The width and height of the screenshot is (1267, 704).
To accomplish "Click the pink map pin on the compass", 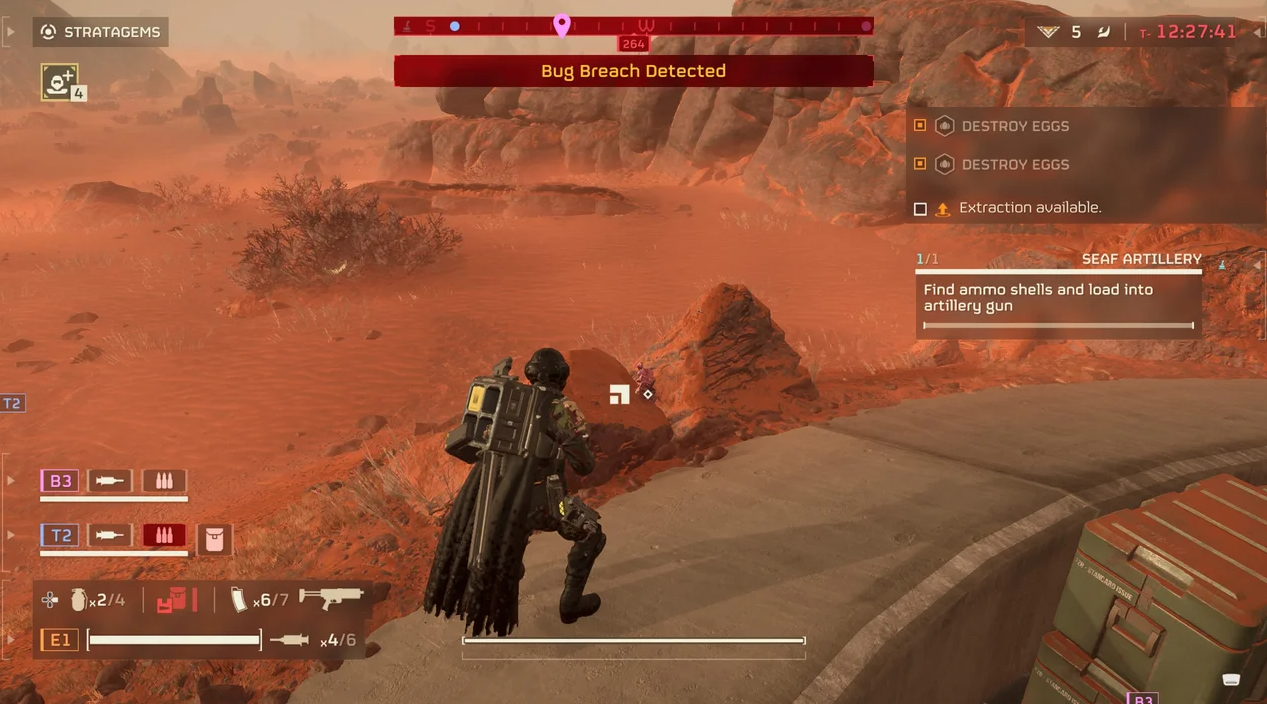I will 562,25.
